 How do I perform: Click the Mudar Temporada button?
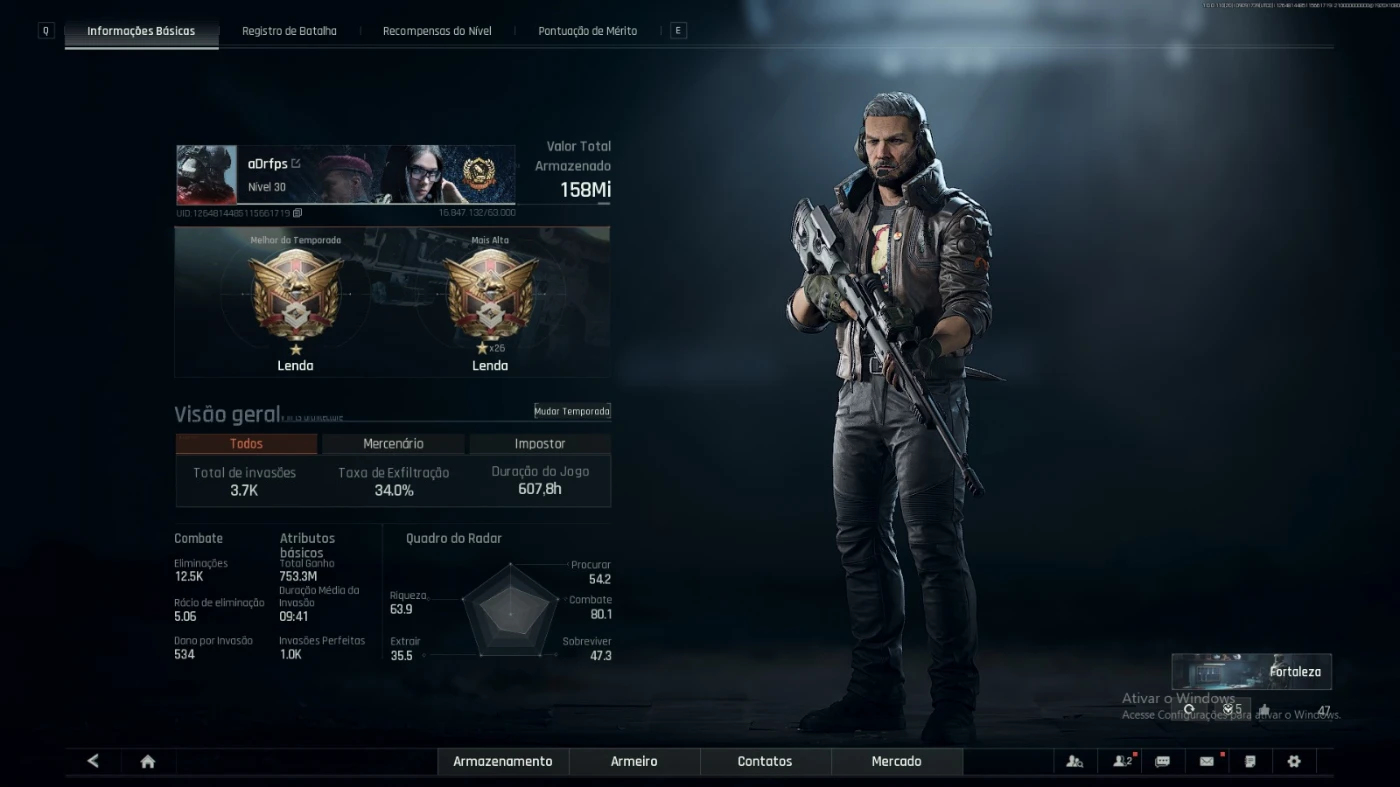pos(572,411)
